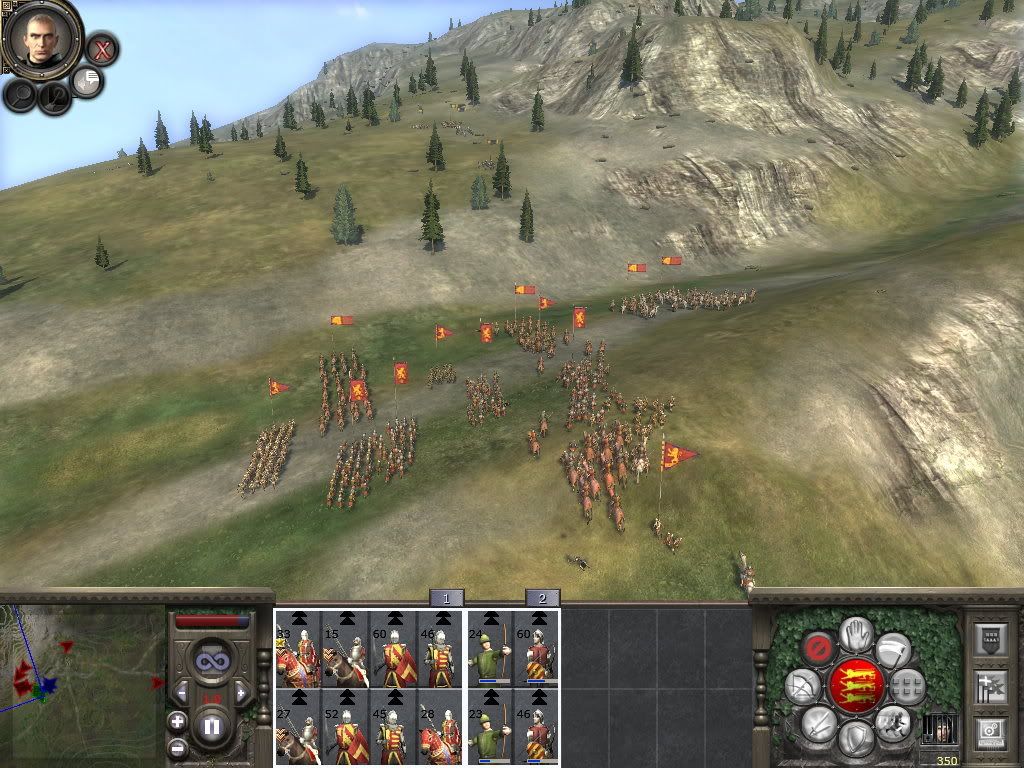Toggle guard mode with the hand icon

[856, 634]
